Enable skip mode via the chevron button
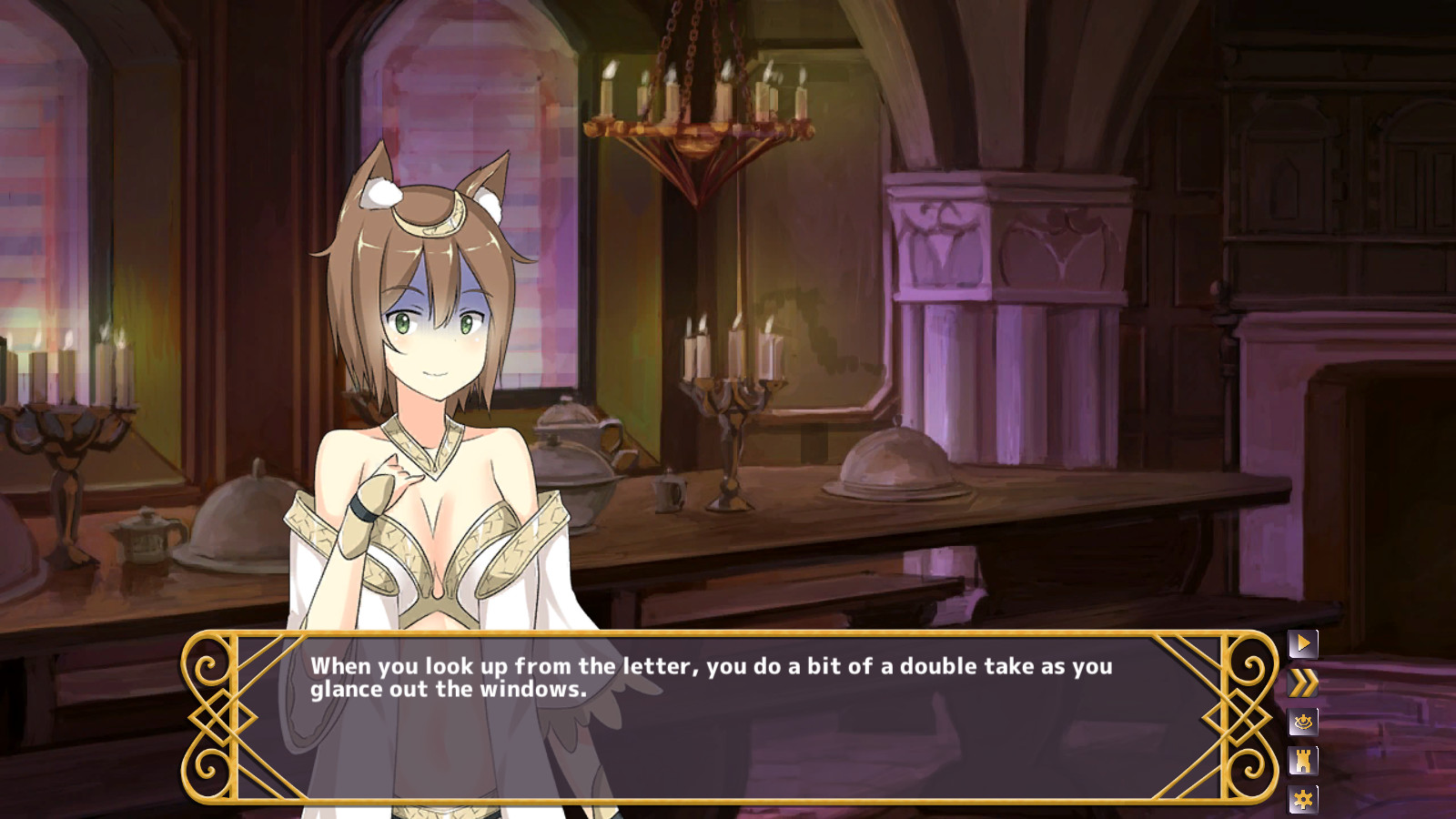 (1301, 681)
